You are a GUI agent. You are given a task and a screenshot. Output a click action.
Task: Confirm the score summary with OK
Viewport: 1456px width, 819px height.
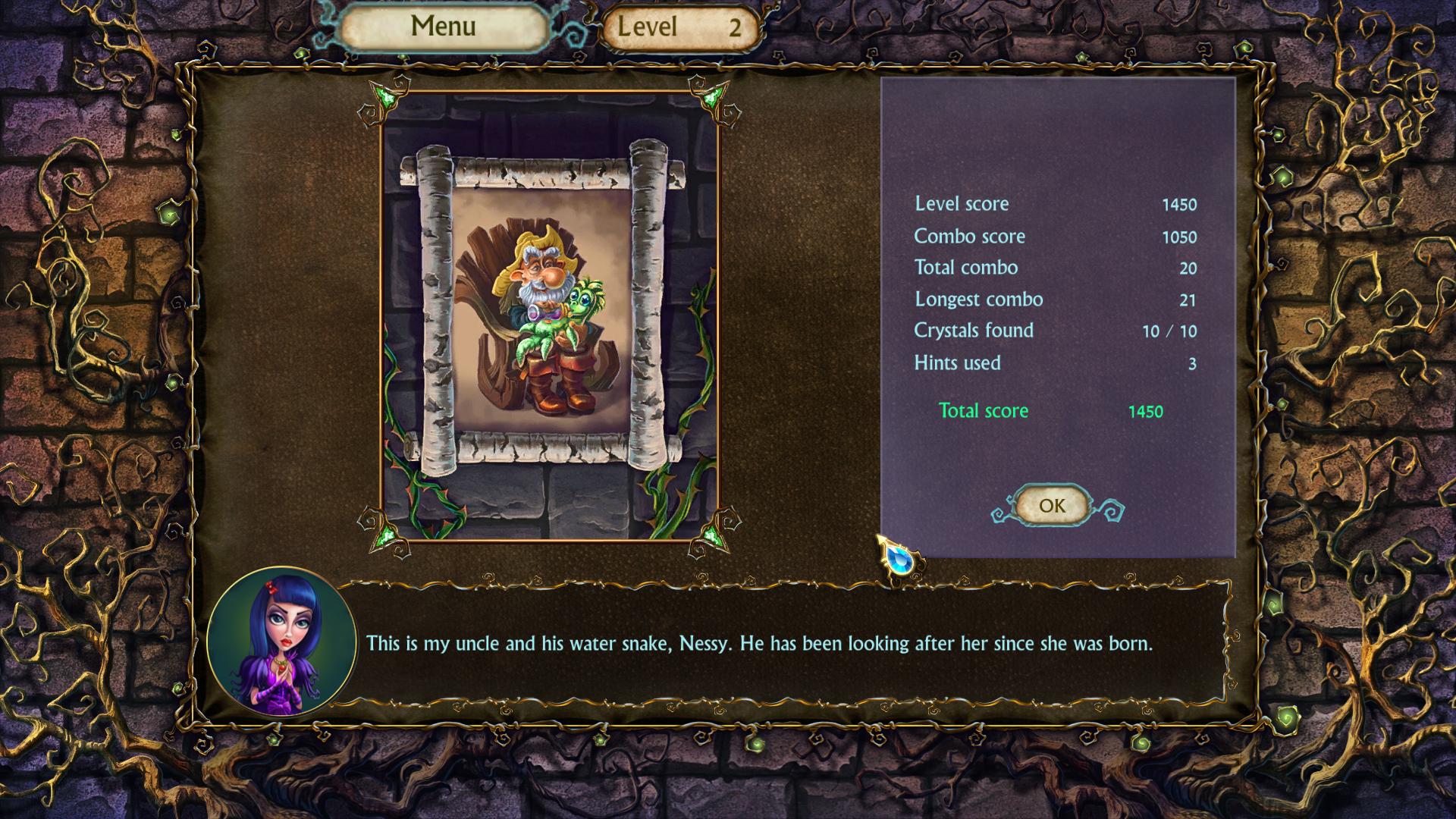coord(1052,506)
